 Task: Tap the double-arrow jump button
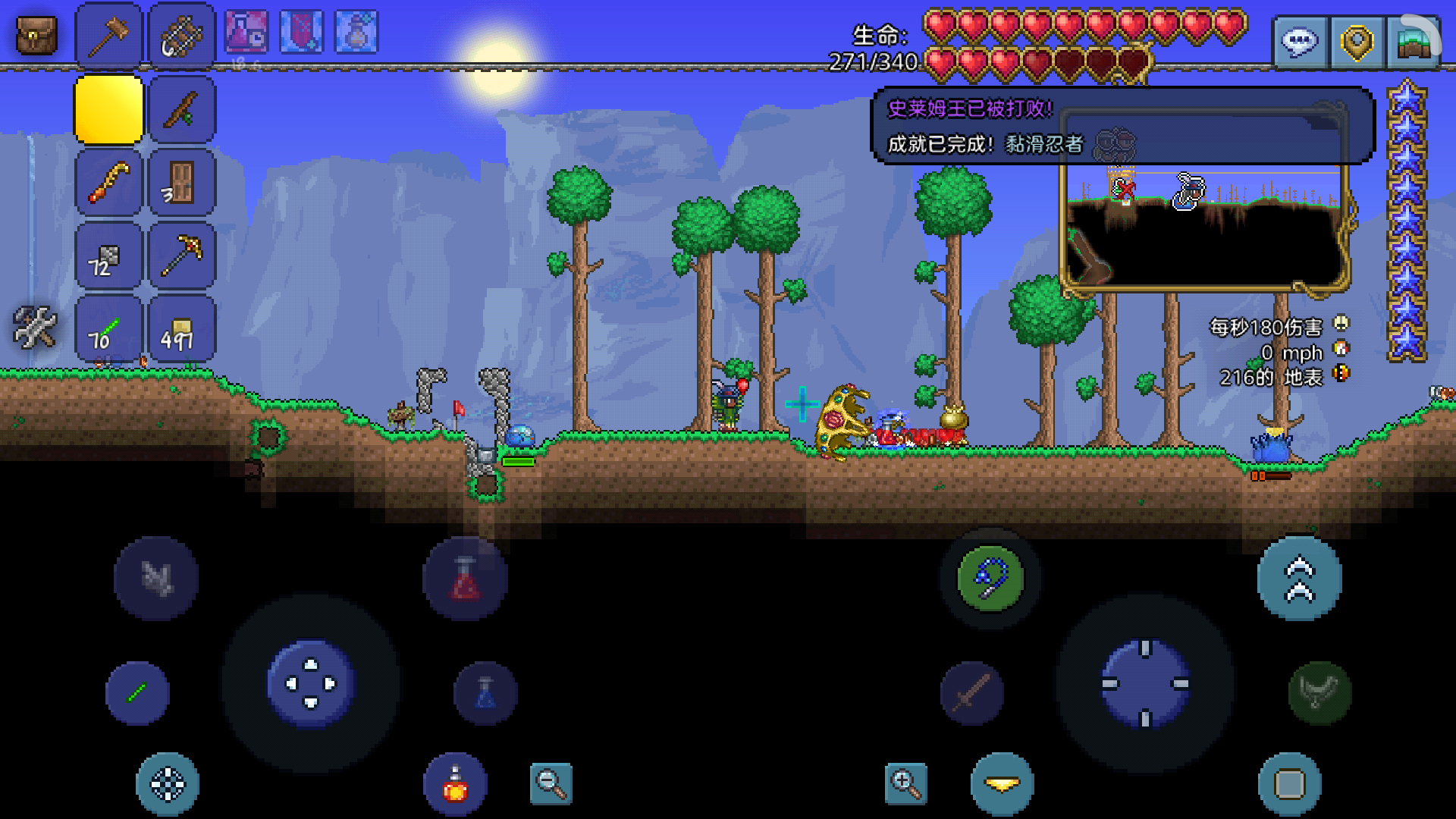(1299, 579)
